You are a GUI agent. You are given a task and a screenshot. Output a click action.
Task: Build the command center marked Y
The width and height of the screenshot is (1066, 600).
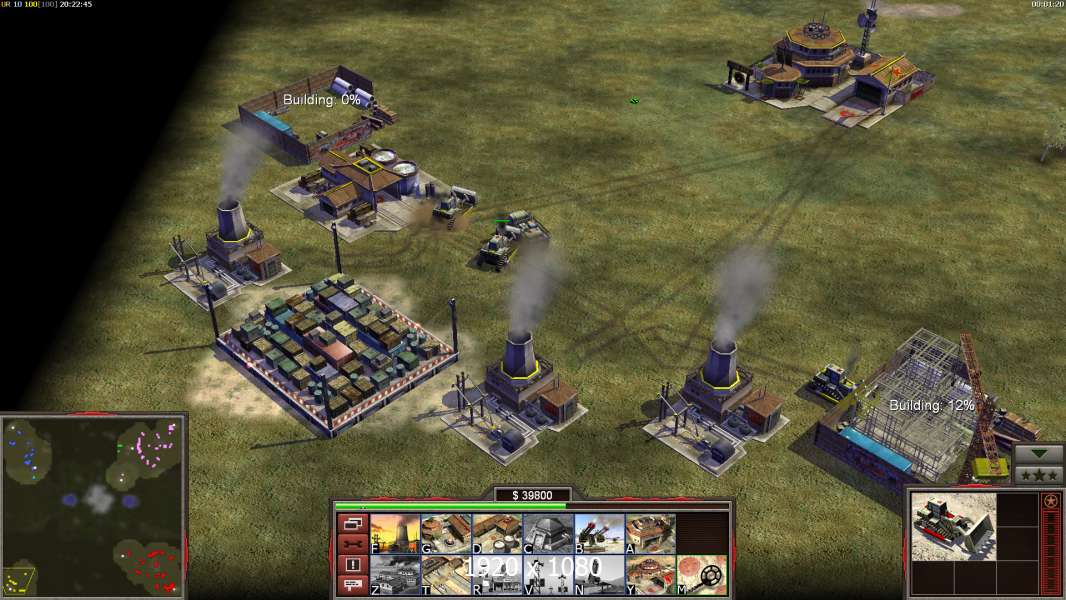[x=650, y=575]
